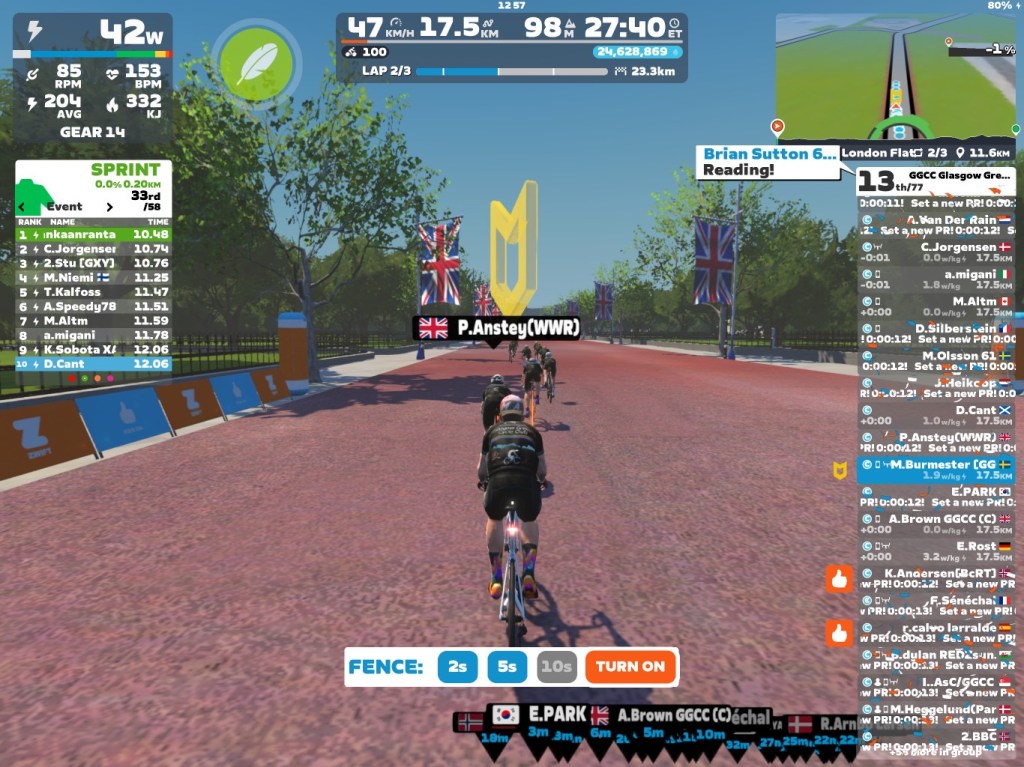The height and width of the screenshot is (767, 1024).
Task: Click the GGCC Glasgow event position header
Action: coord(935,180)
